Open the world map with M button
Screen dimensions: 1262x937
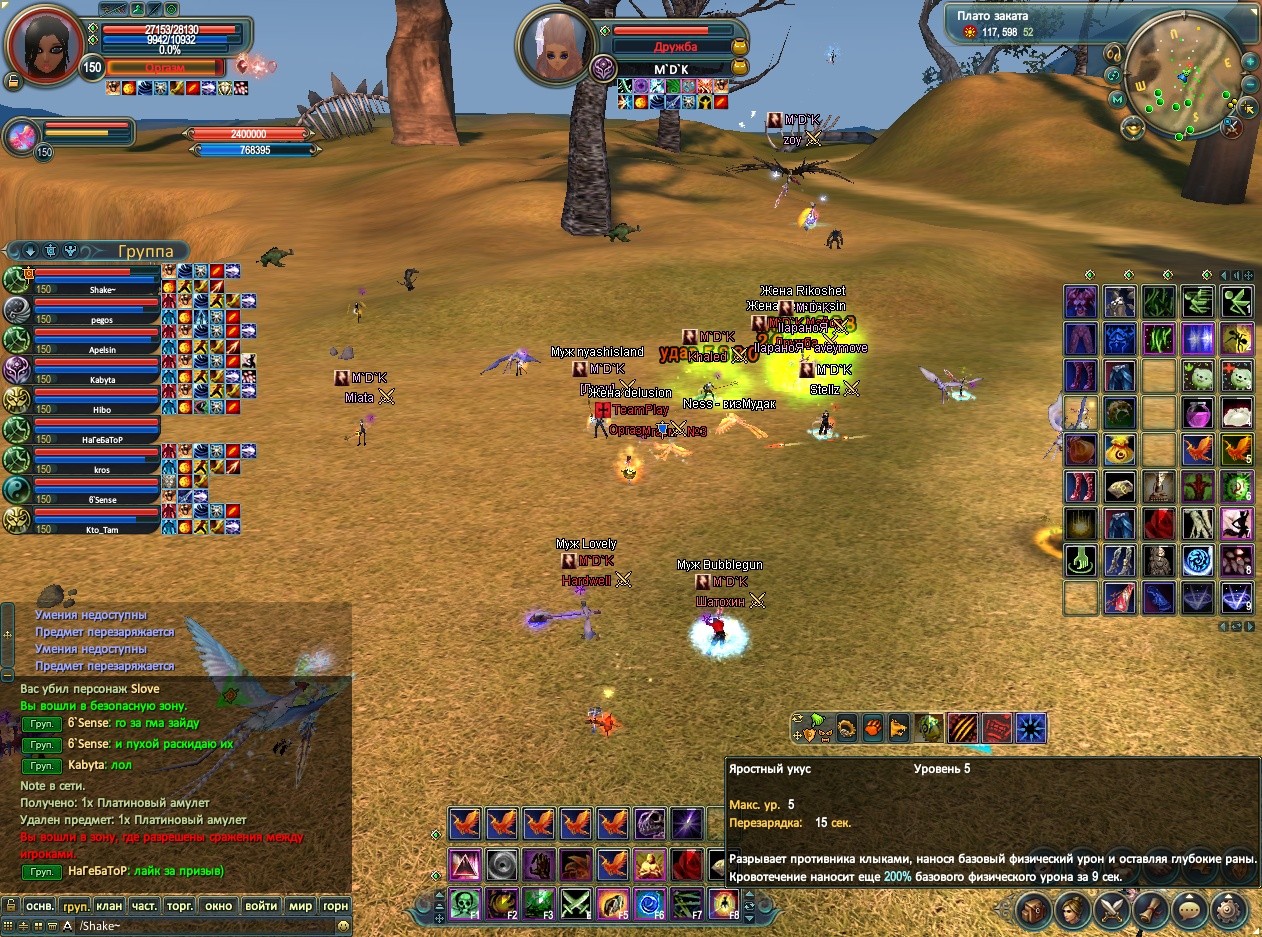click(x=1117, y=99)
